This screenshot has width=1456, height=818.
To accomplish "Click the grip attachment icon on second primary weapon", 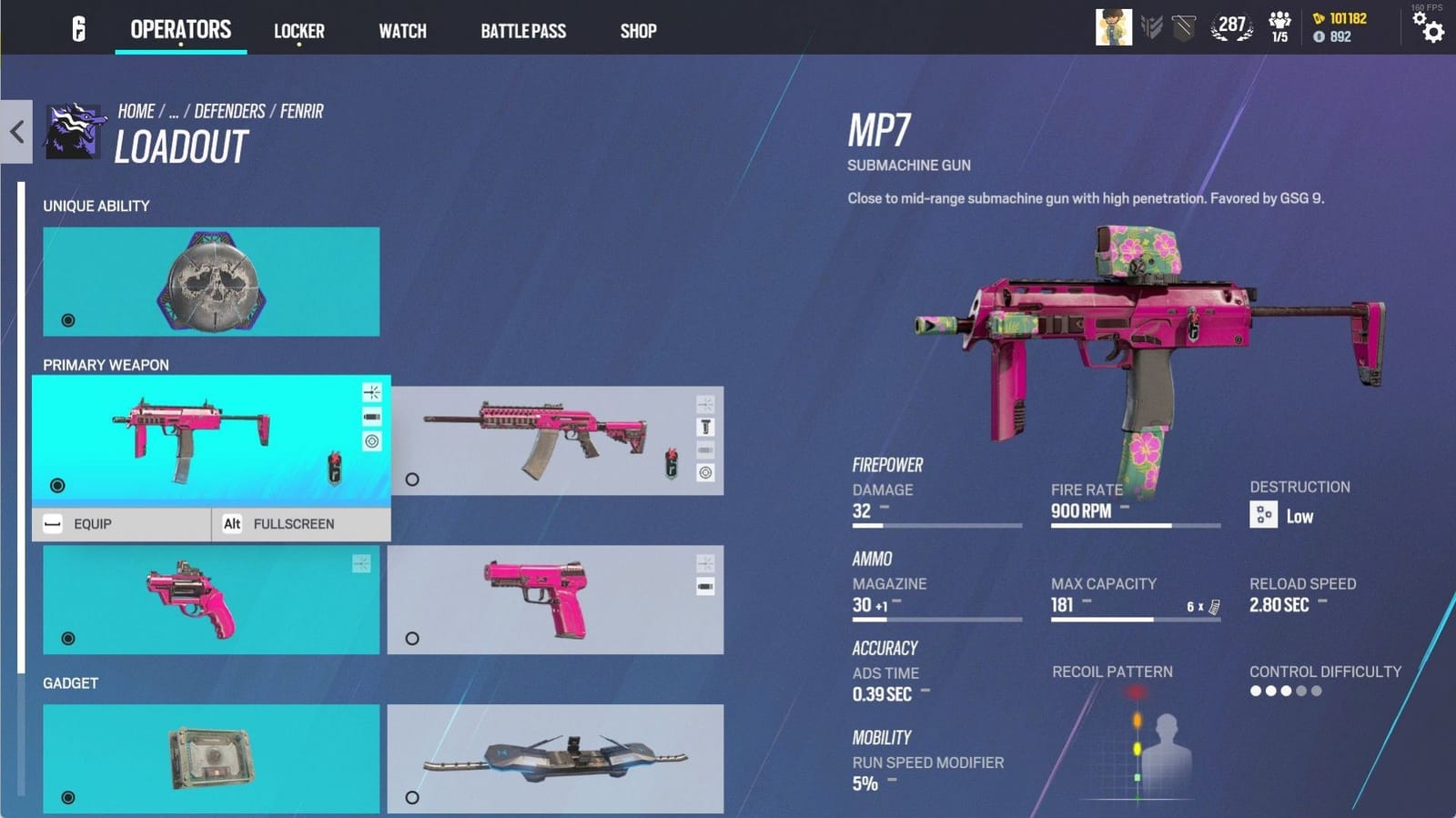I will point(705,427).
